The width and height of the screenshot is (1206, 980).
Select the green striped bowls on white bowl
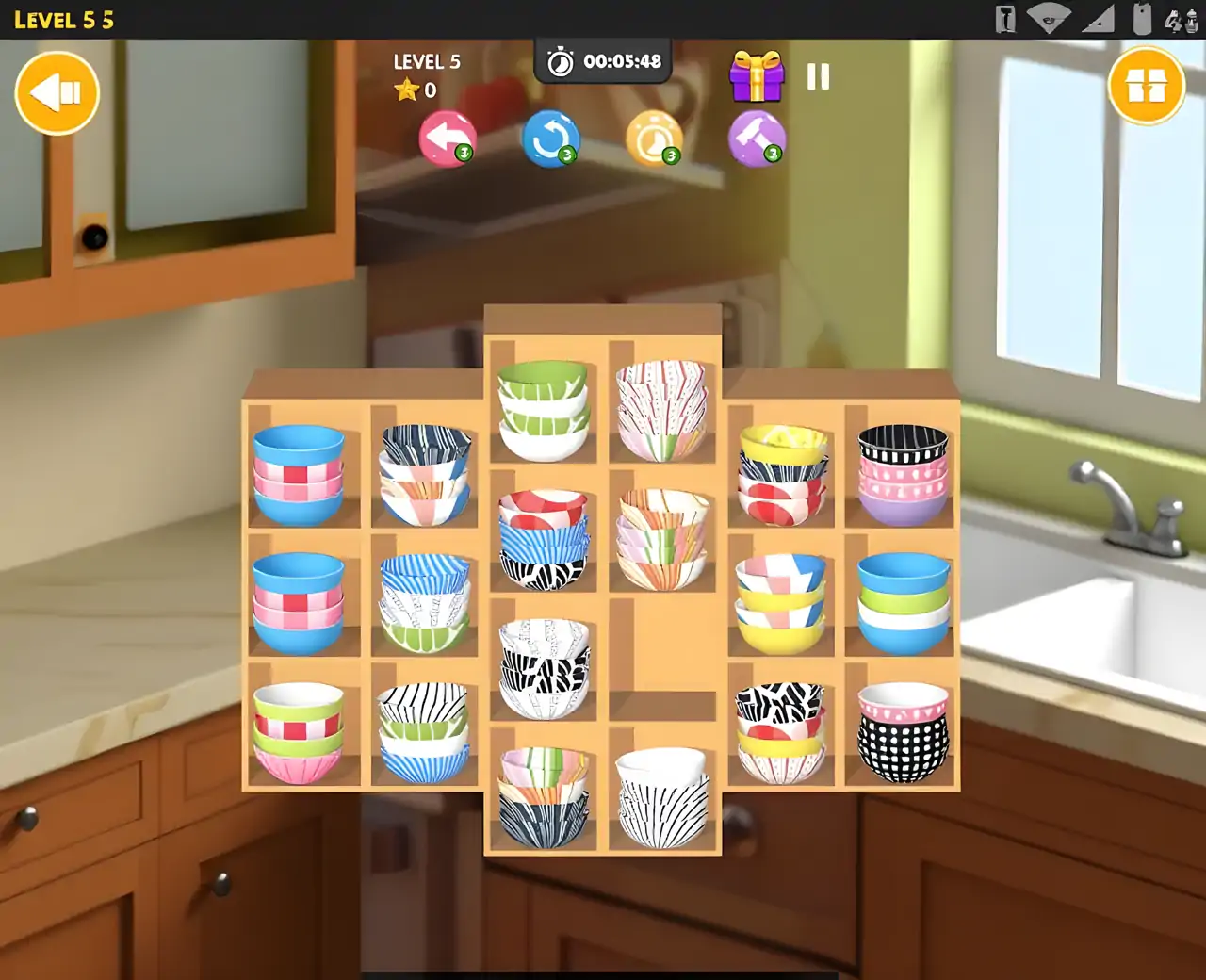[543, 410]
